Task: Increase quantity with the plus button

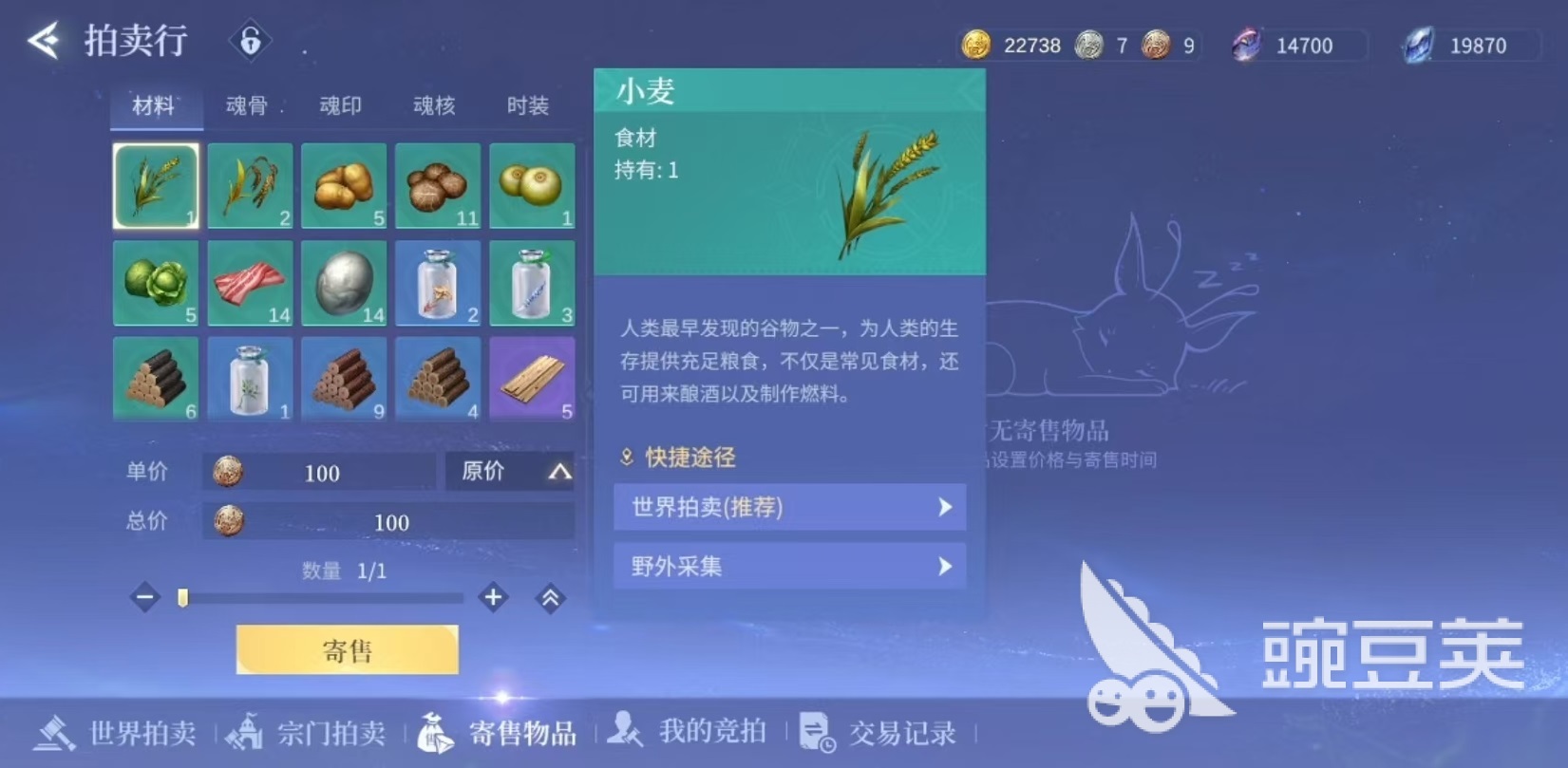Action: tap(493, 598)
